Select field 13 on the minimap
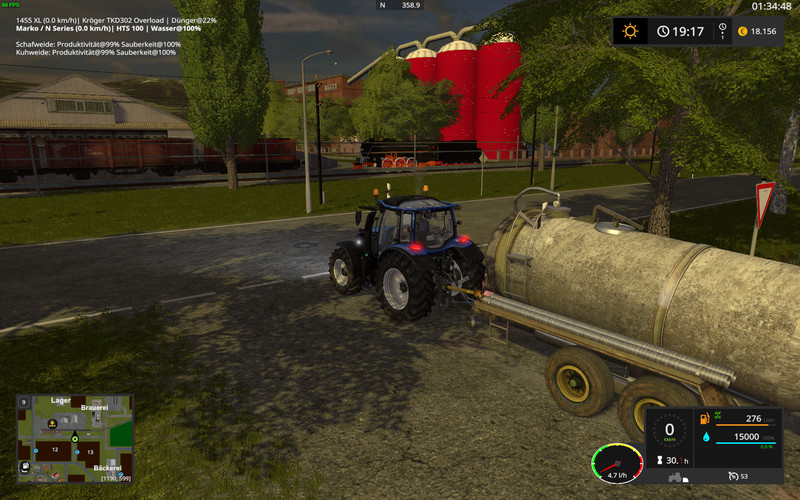800x500 pixels. 89,453
